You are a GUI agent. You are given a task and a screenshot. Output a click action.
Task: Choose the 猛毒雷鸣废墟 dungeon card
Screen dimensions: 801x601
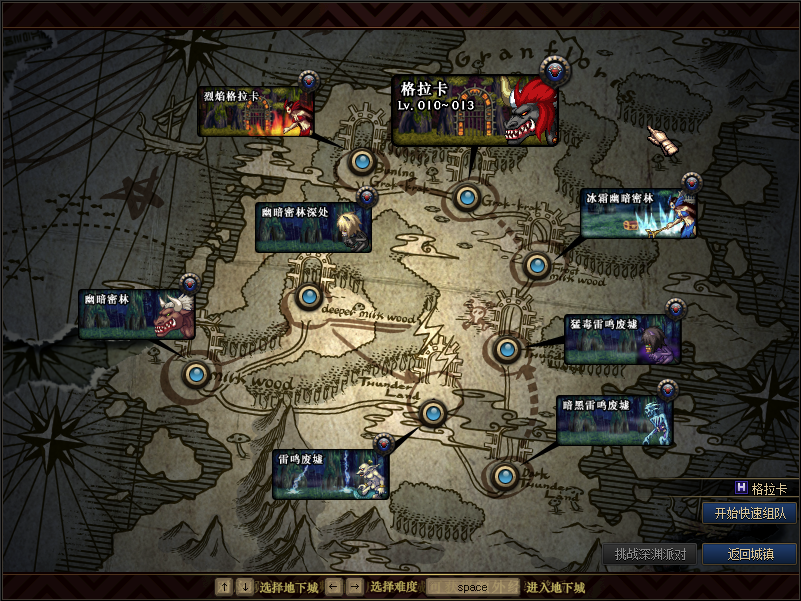(x=622, y=339)
